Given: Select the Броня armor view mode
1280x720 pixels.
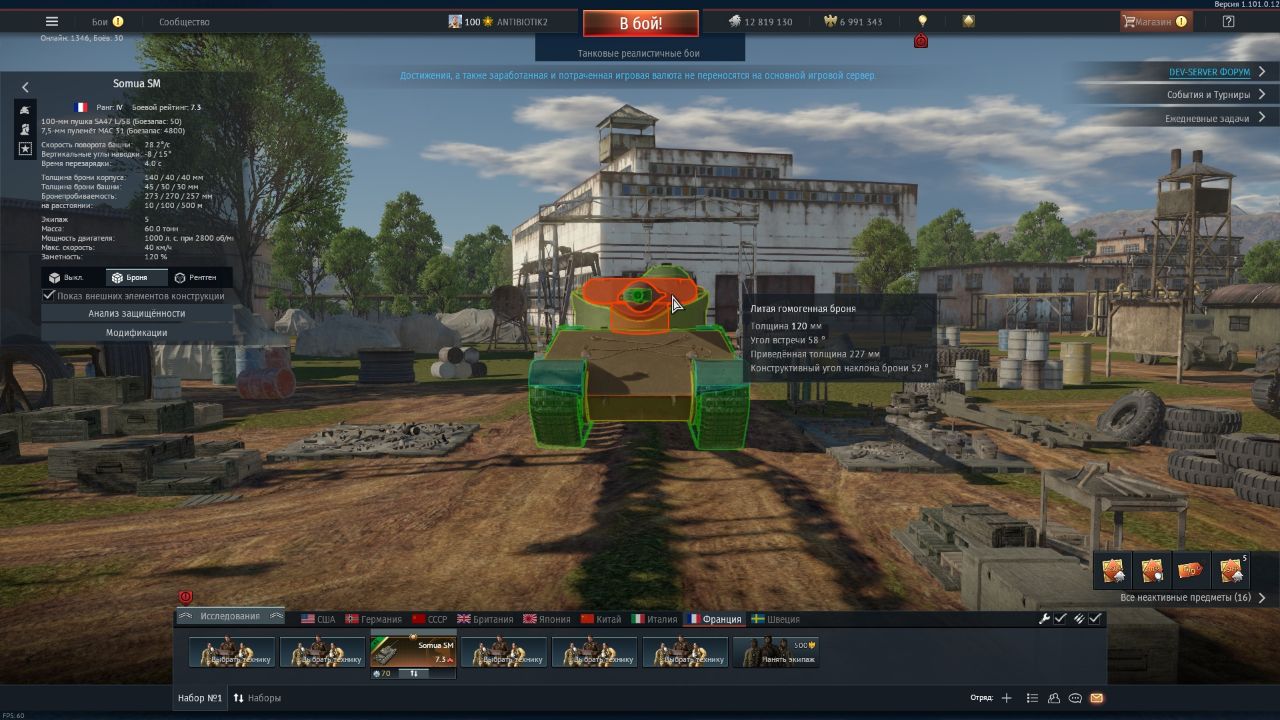Looking at the screenshot, I should pos(130,278).
